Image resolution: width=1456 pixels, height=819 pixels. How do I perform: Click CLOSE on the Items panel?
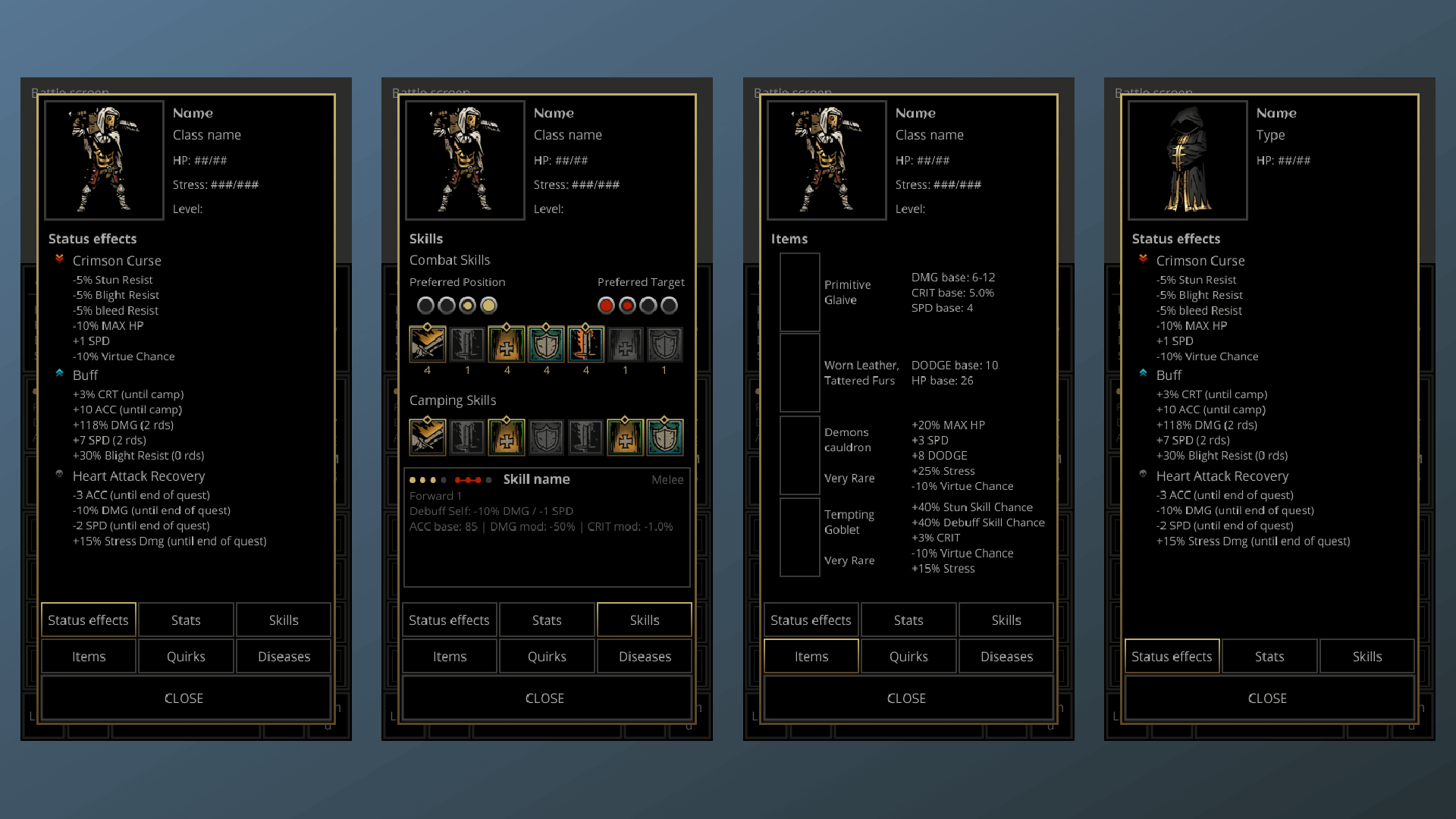click(907, 698)
